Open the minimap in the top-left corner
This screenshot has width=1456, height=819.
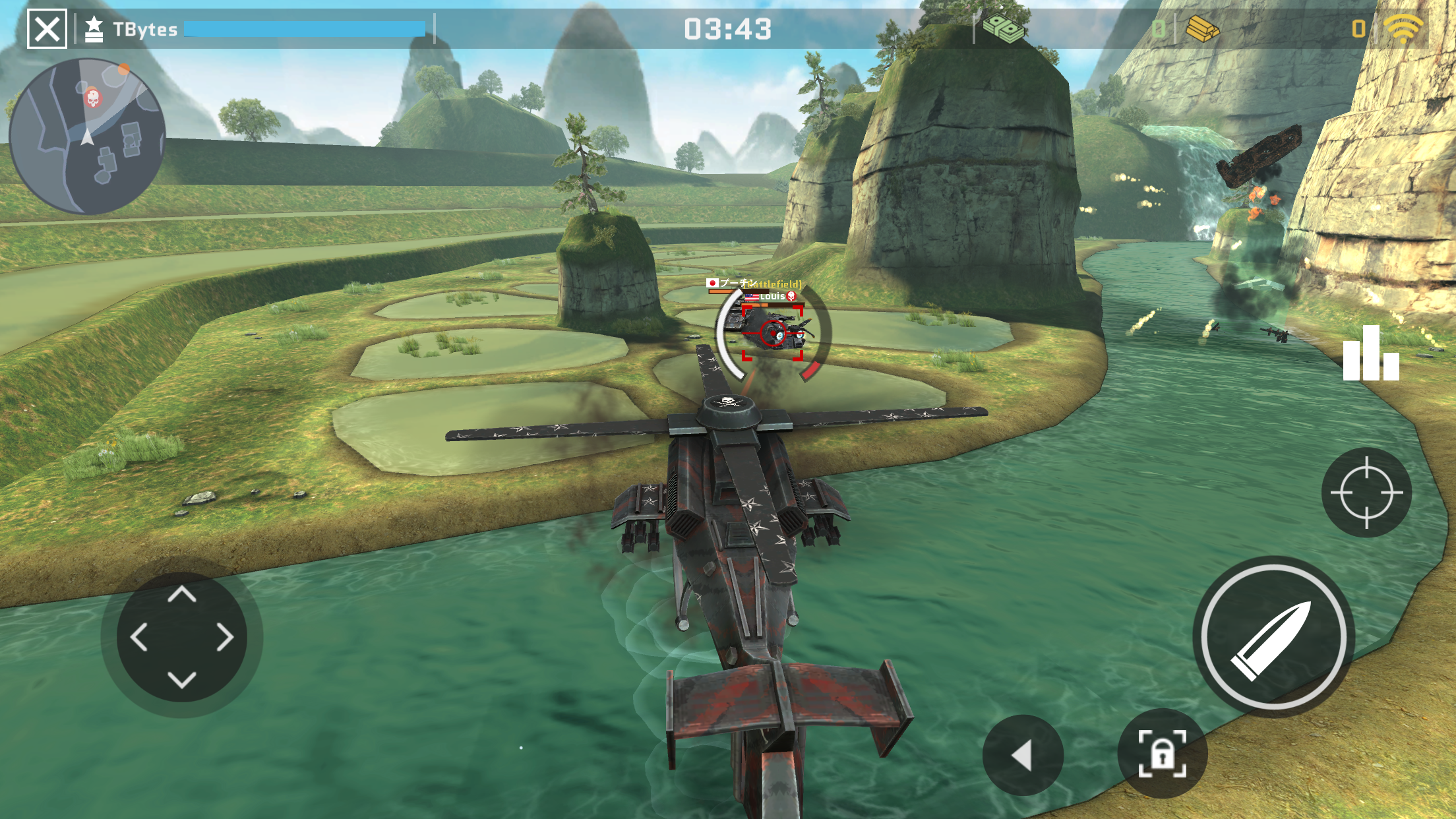click(92, 131)
